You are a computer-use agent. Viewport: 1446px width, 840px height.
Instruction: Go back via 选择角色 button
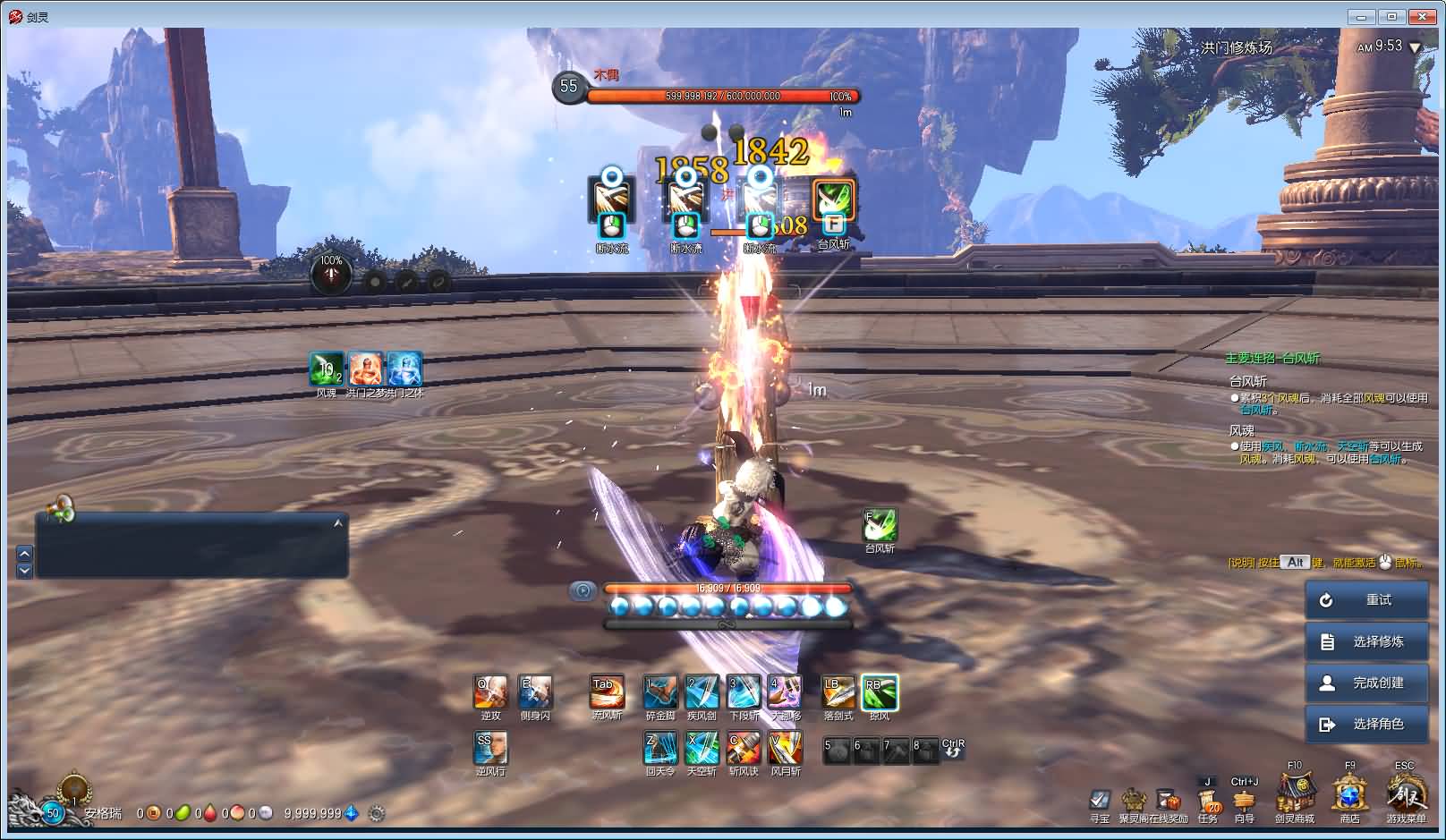1366,724
